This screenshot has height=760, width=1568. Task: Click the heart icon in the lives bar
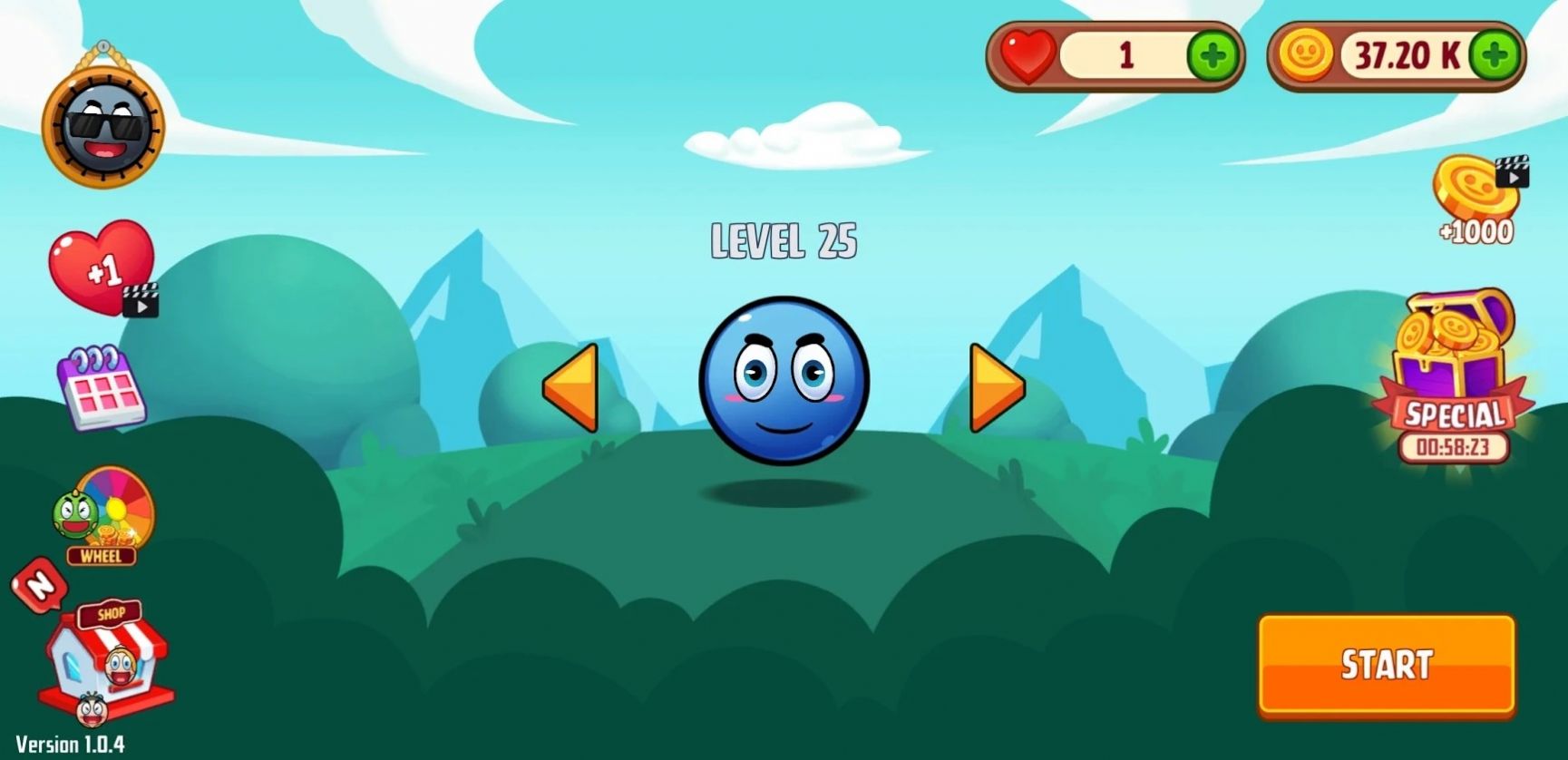1025,56
